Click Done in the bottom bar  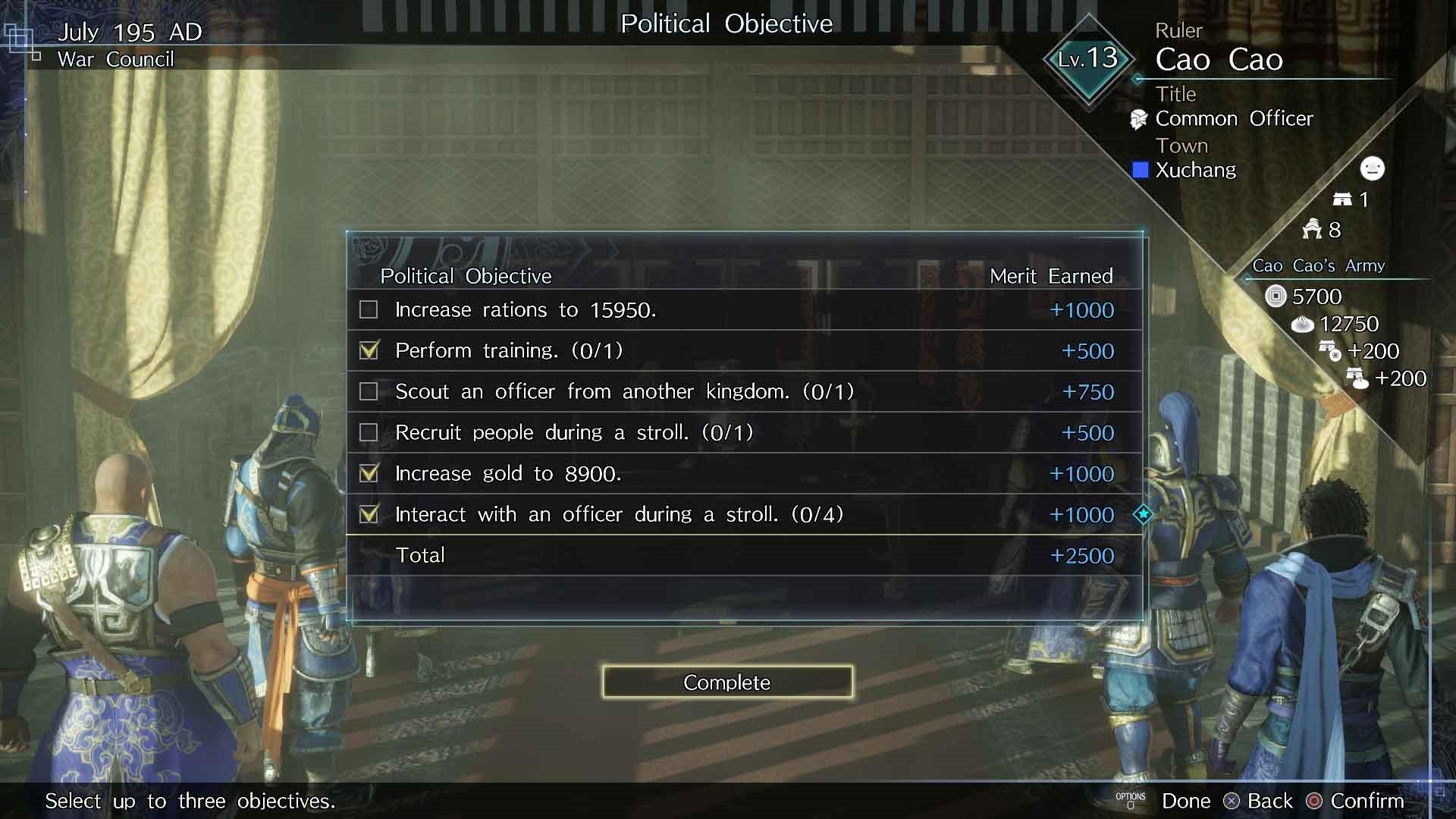click(x=1187, y=800)
